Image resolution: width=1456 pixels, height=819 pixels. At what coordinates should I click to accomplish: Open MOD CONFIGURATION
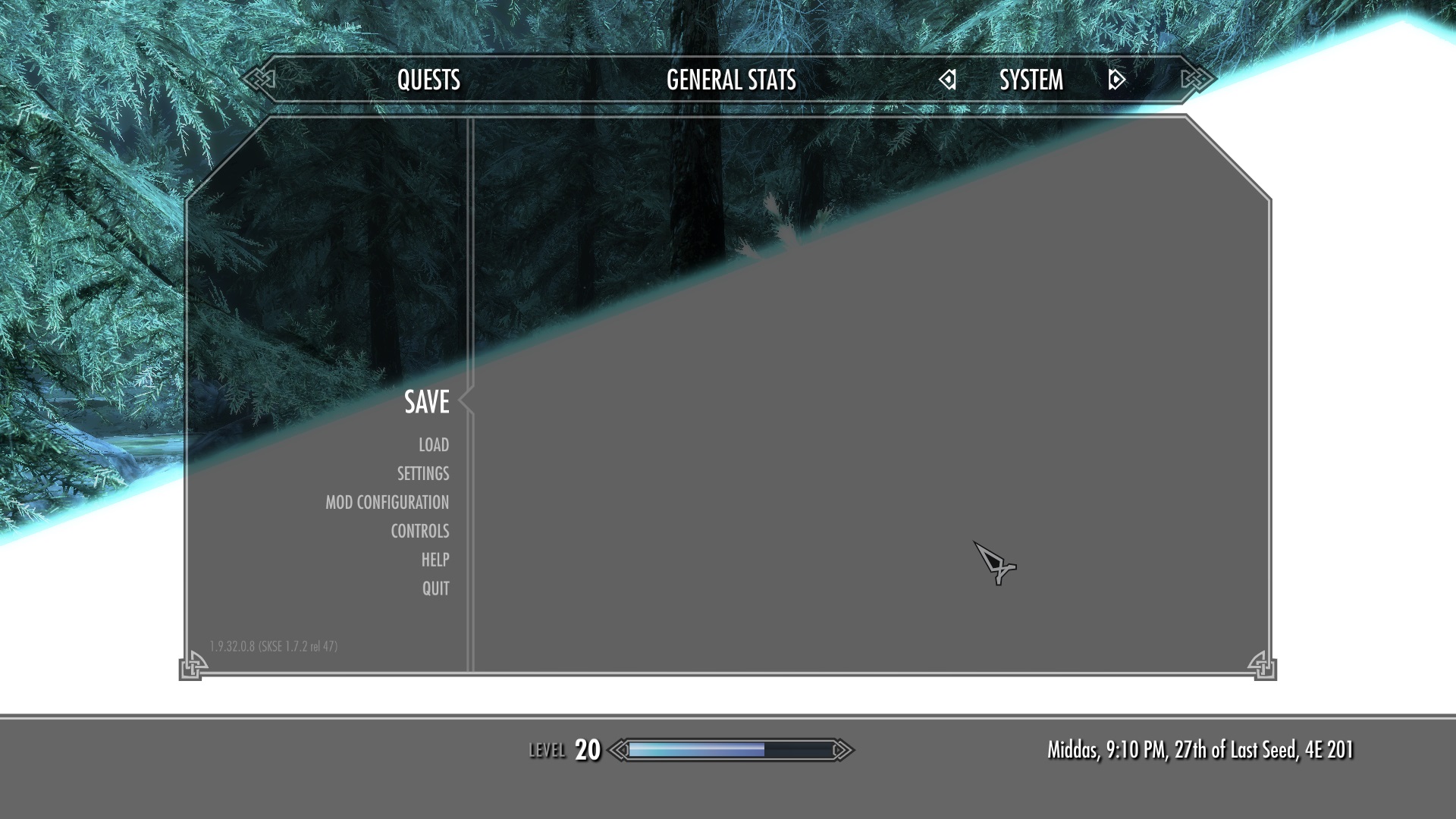point(387,502)
